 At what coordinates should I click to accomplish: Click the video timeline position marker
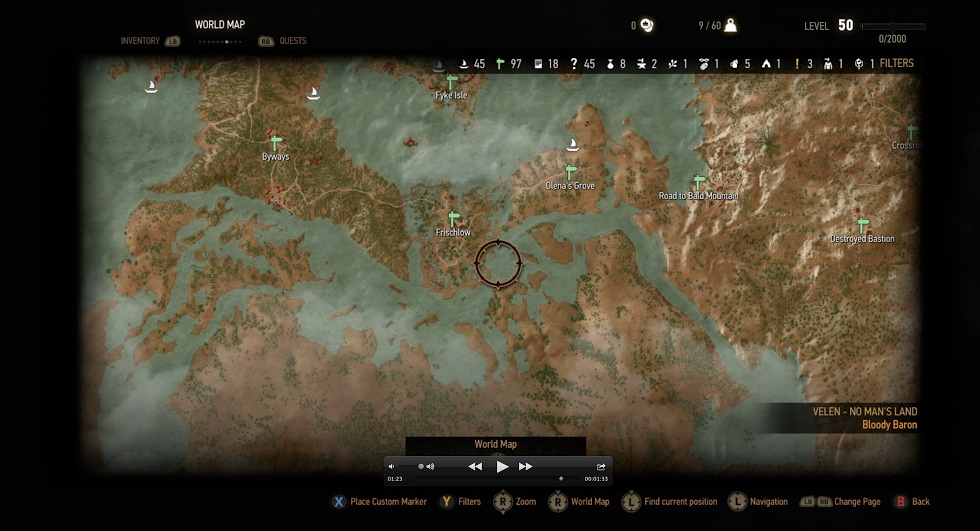click(561, 479)
